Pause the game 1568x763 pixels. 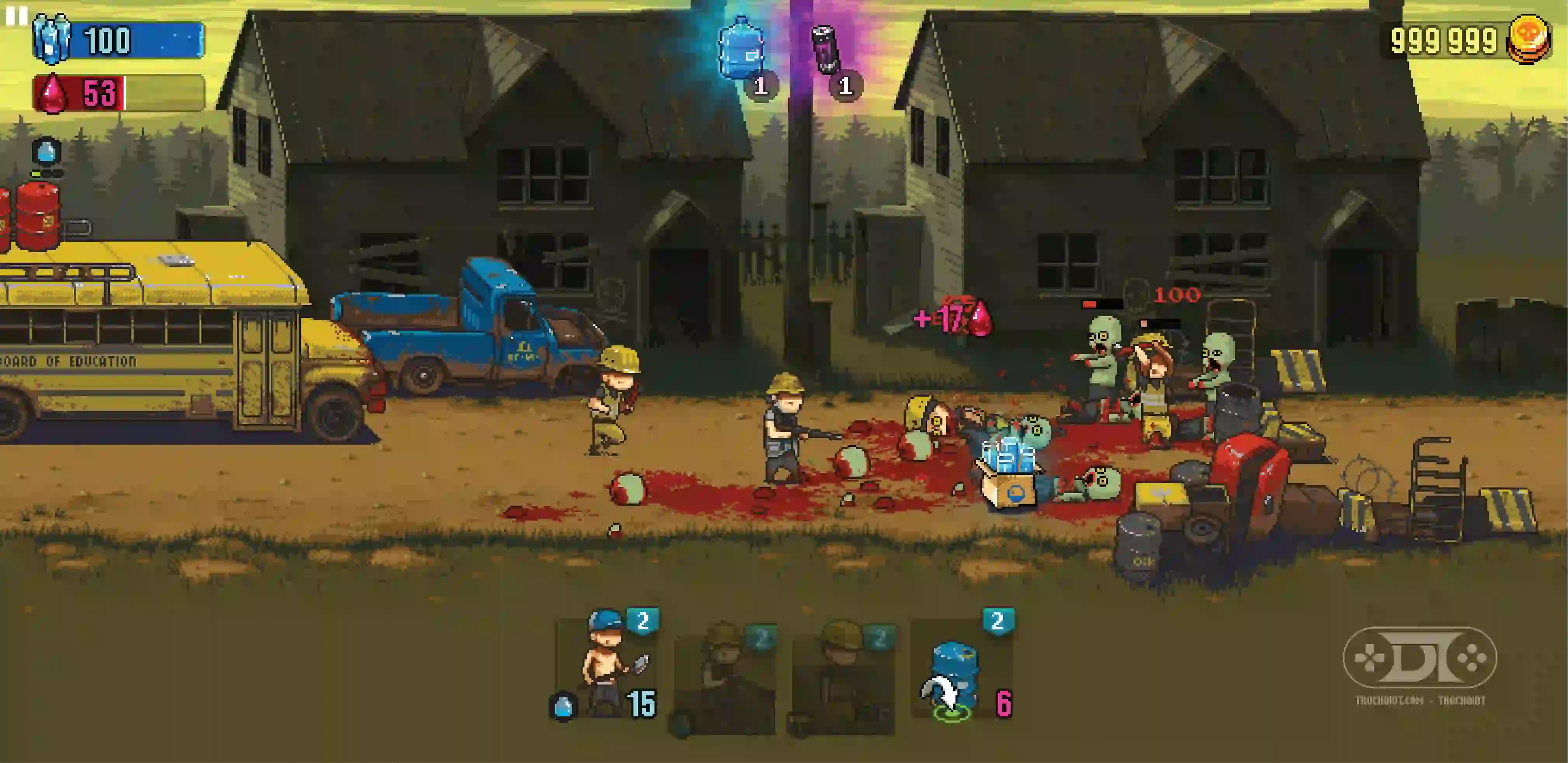click(x=16, y=16)
